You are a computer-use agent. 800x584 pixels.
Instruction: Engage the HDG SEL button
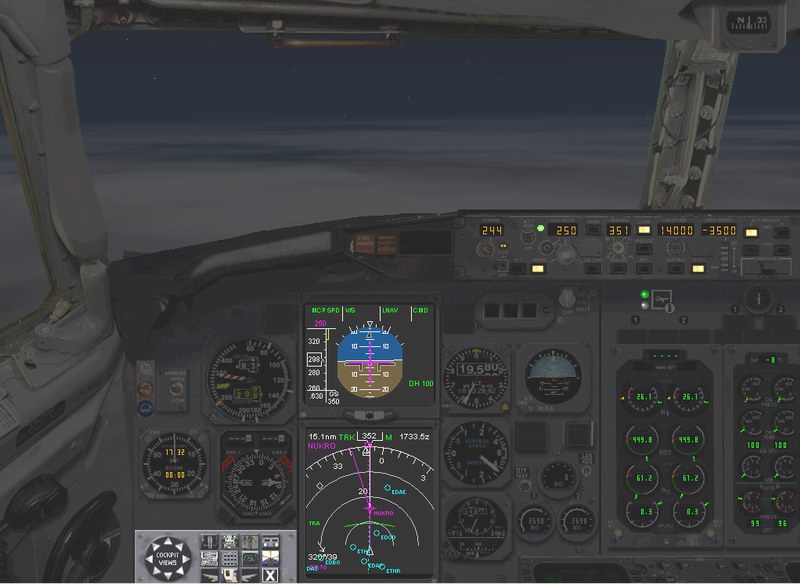(618, 268)
